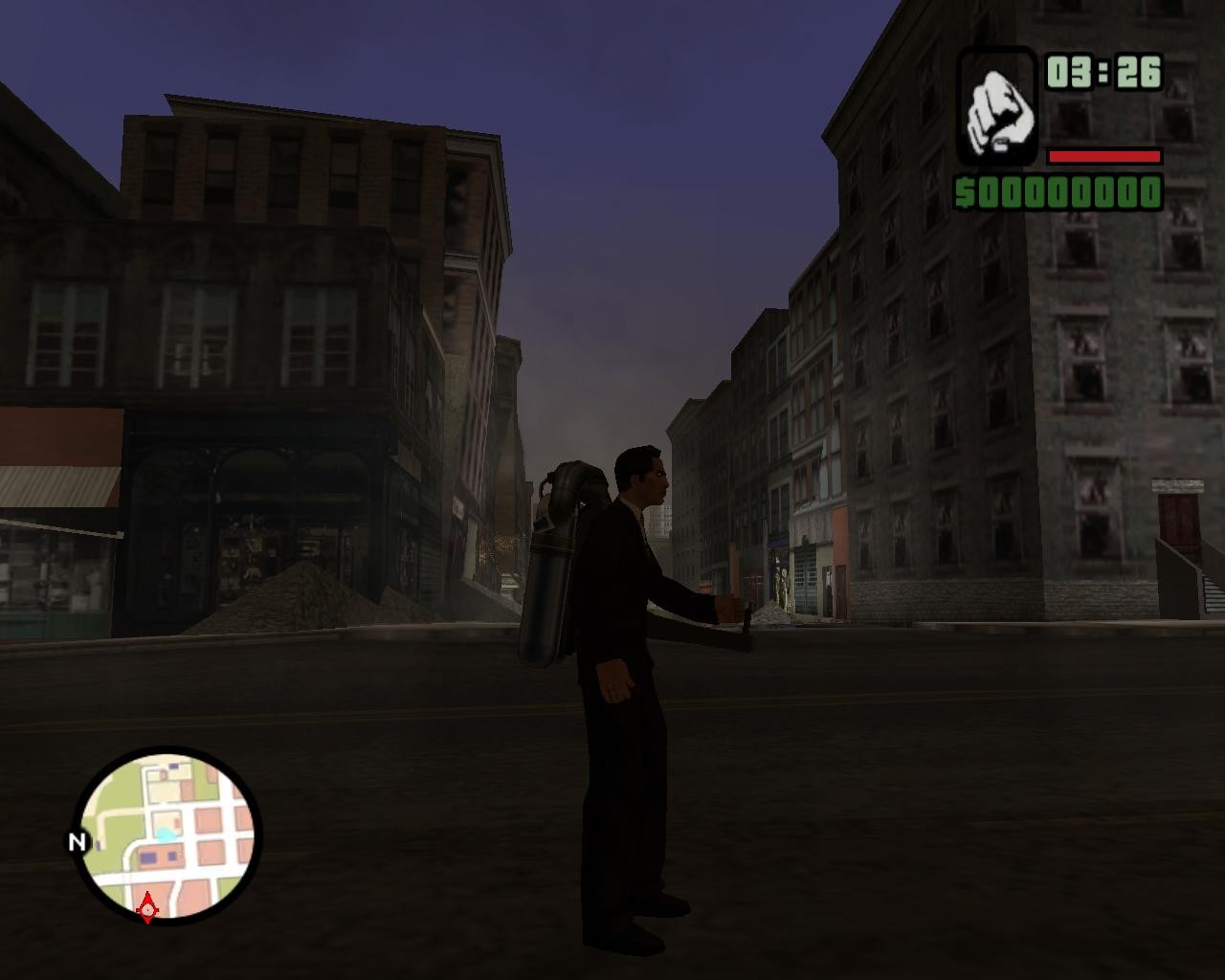Click the player arrow marker on the minimap
Screen dimensions: 1225x980
click(147, 909)
